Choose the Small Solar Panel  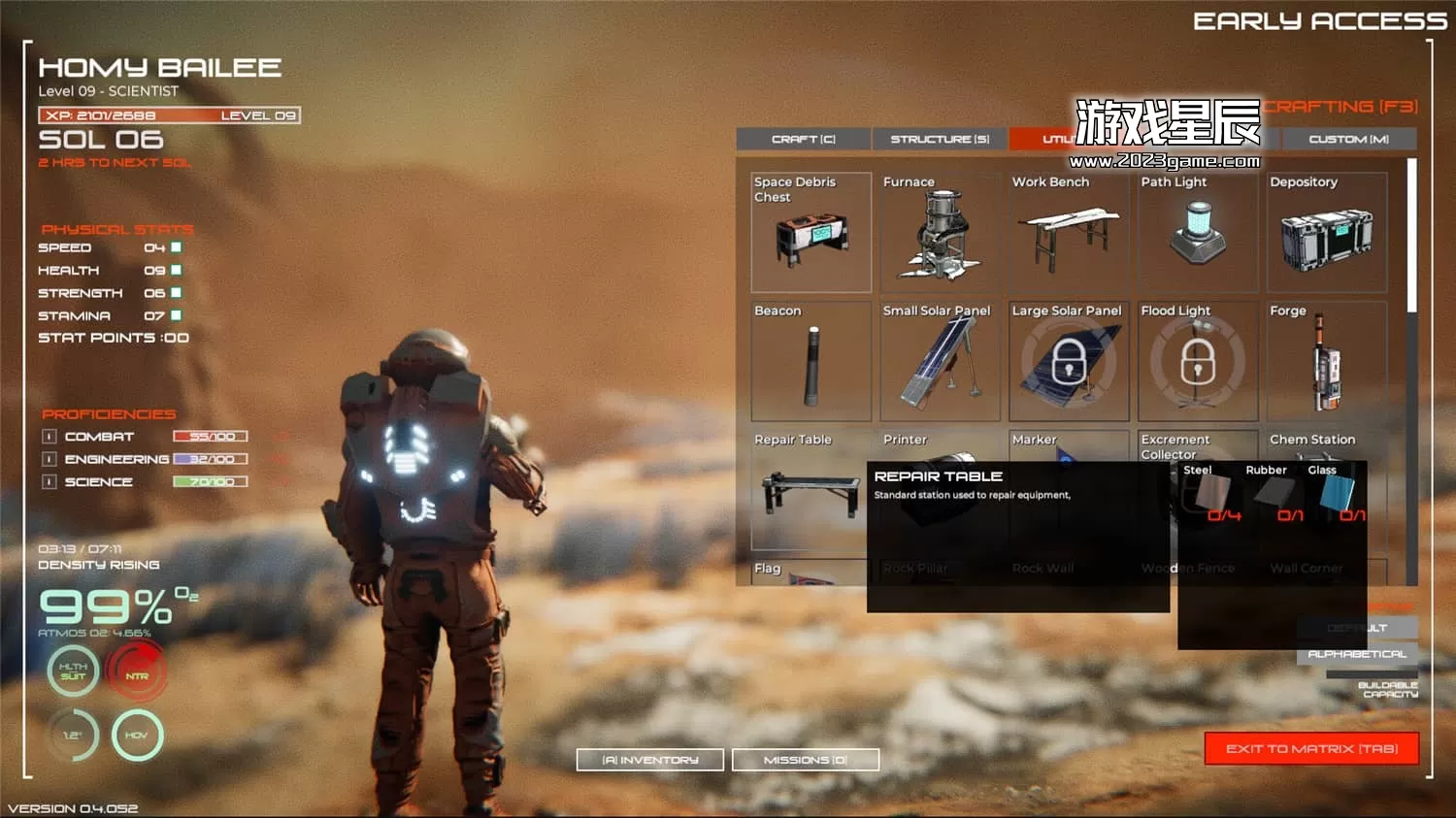tap(940, 362)
